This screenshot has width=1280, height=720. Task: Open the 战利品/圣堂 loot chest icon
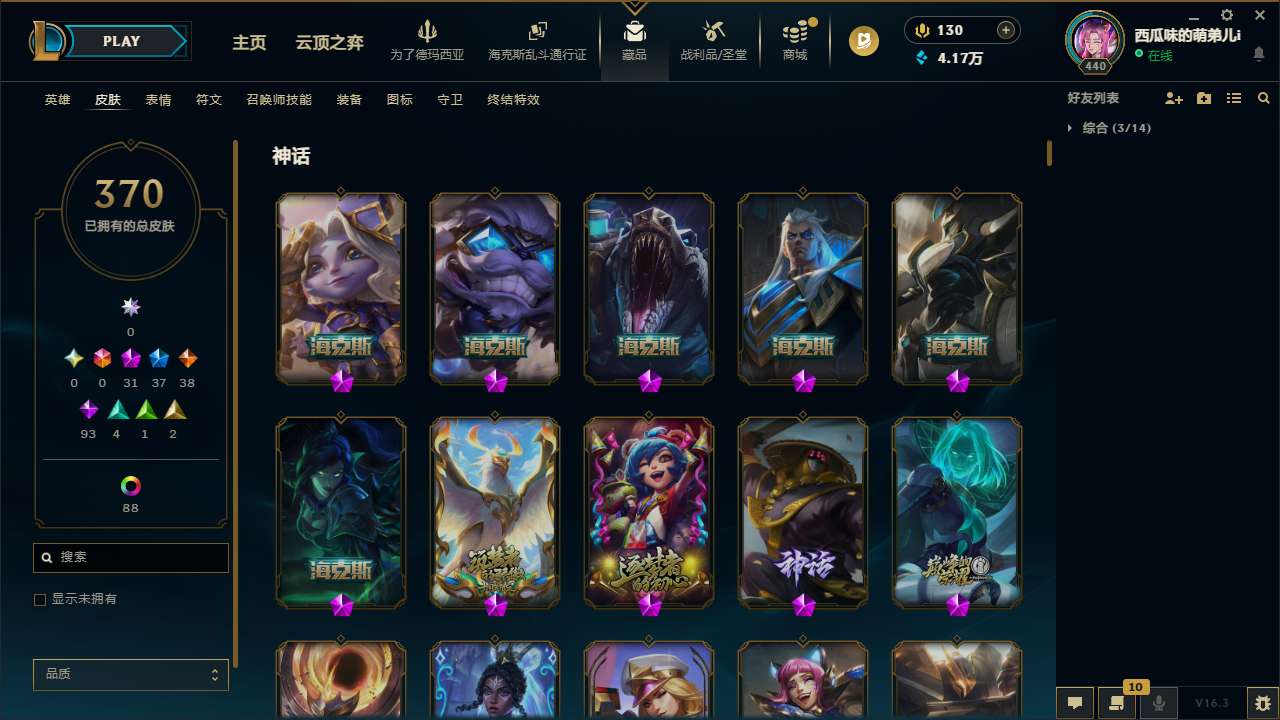tap(713, 30)
